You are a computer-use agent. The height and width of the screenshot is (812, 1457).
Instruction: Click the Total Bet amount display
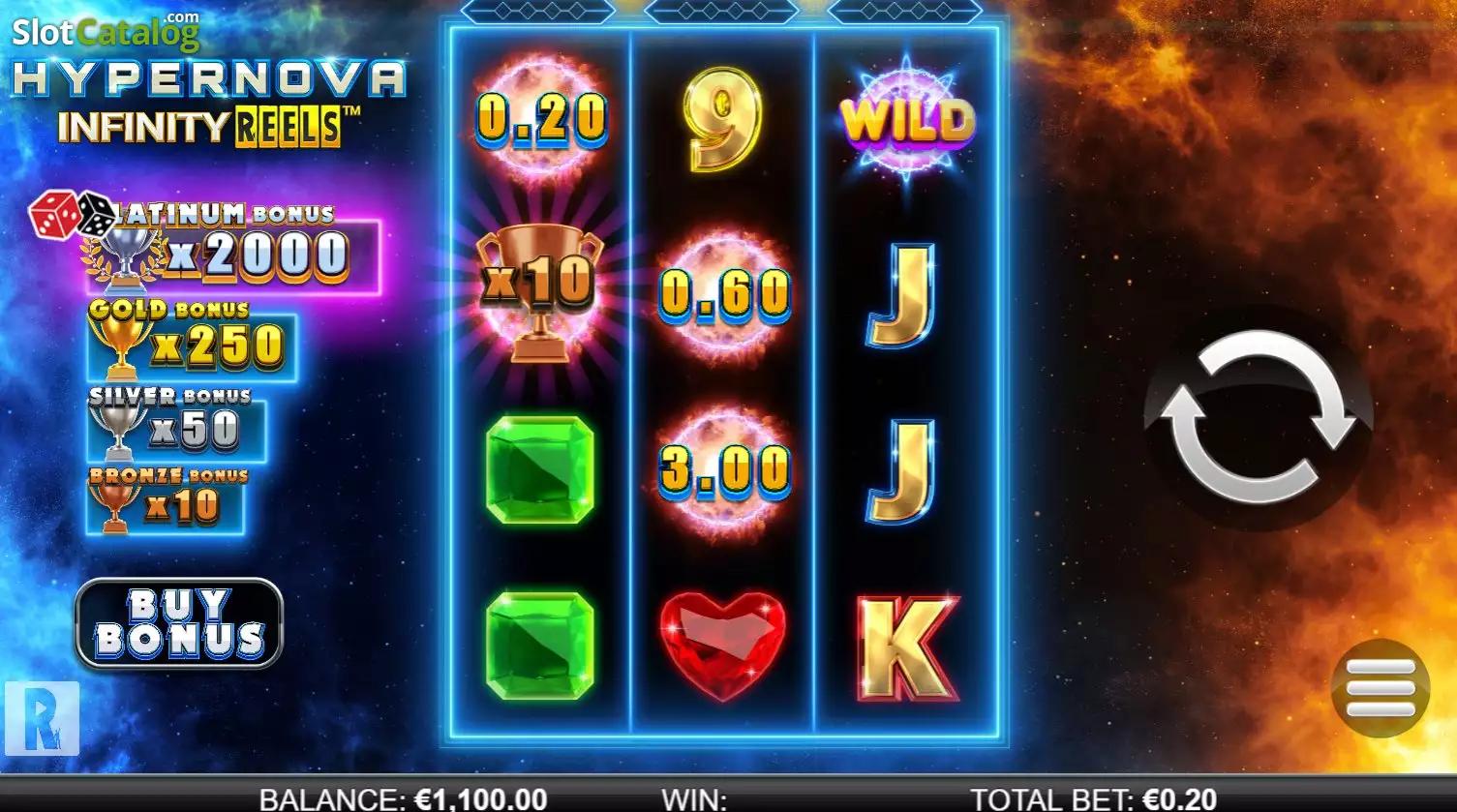pos(1093,798)
